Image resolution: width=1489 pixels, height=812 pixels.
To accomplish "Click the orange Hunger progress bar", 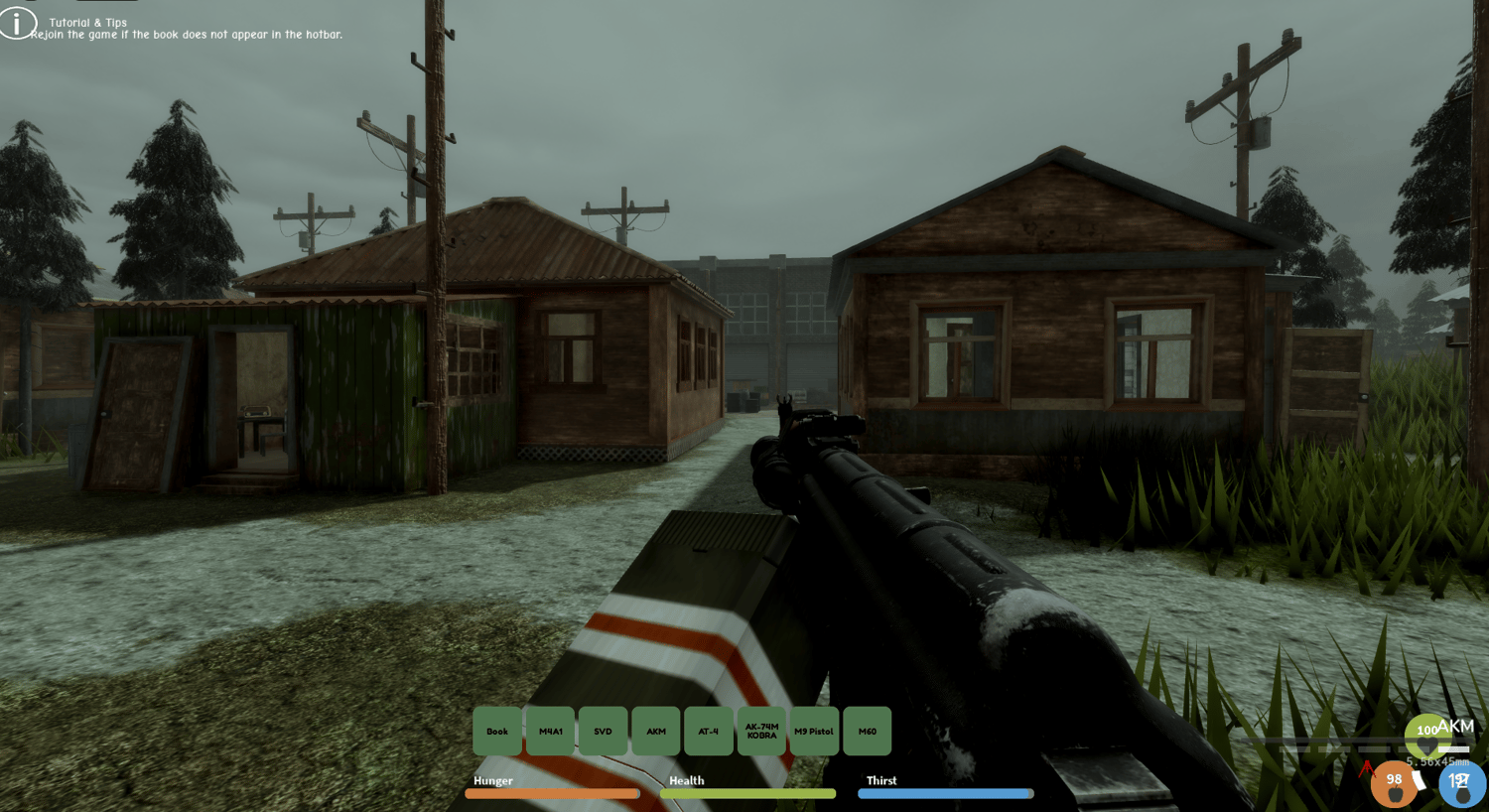I will [x=552, y=793].
